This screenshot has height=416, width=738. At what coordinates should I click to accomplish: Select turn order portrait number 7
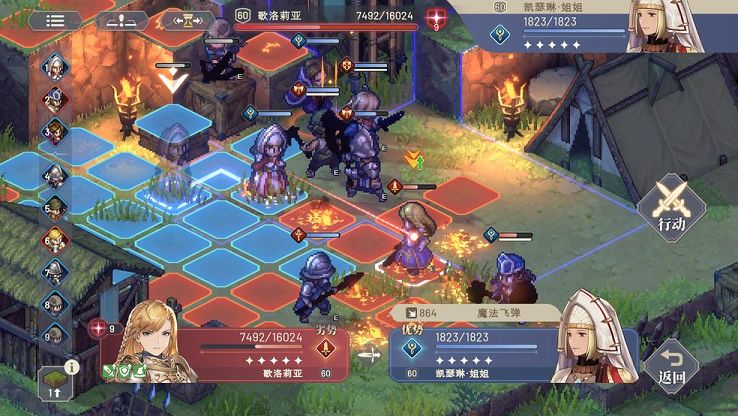pos(55,271)
